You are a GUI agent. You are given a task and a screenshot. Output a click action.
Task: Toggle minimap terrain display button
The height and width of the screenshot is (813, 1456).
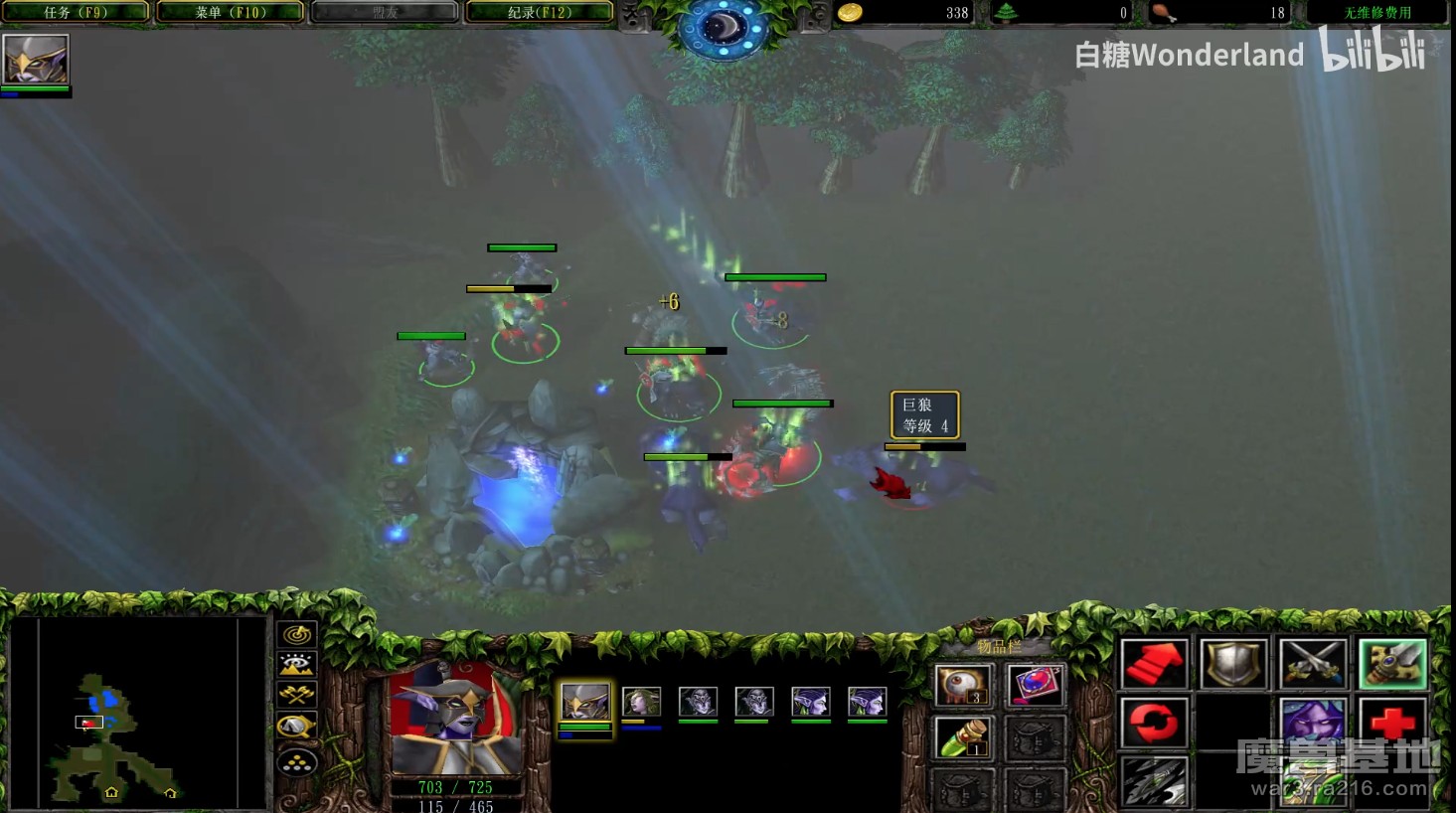coord(297,665)
